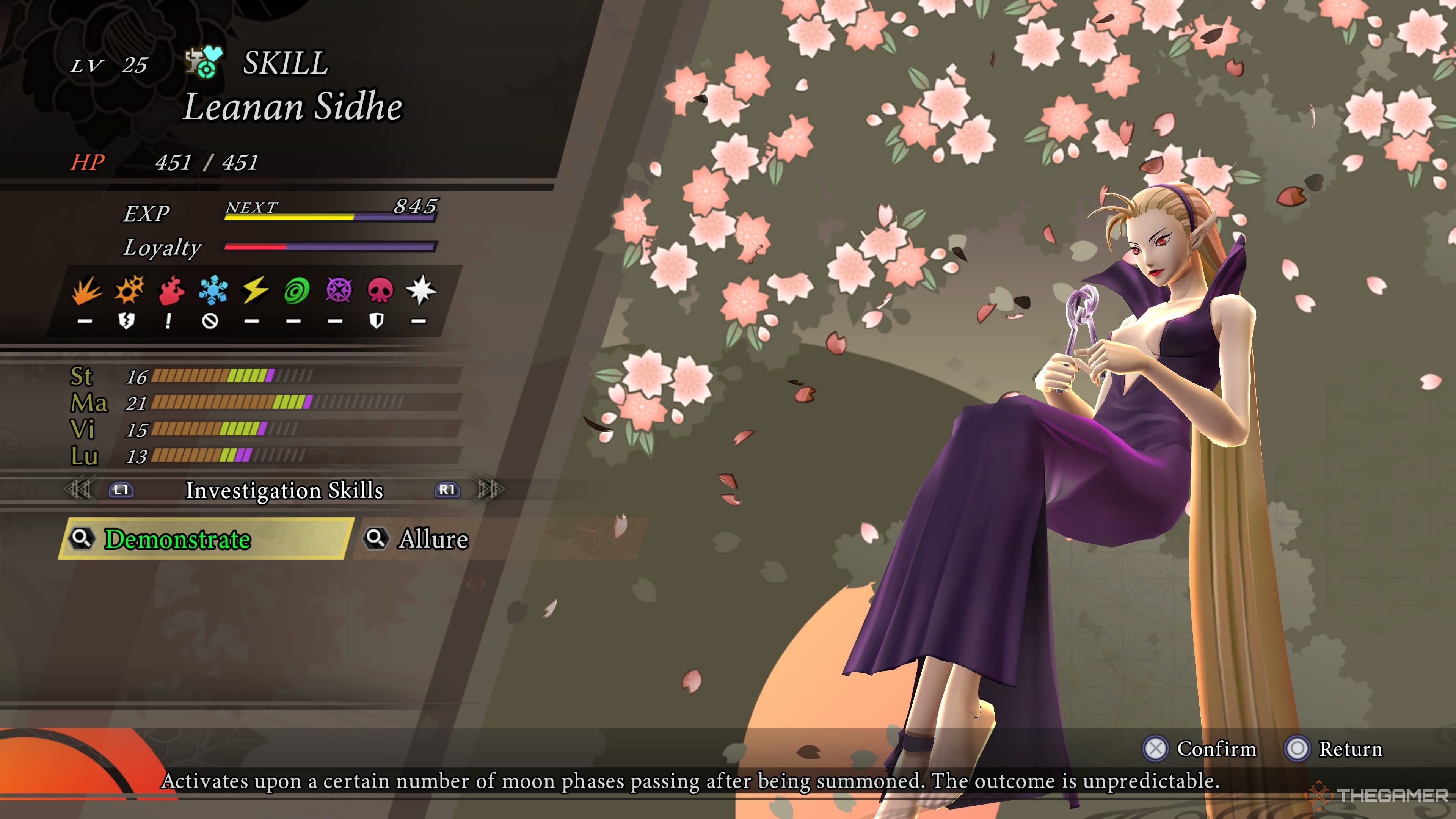Open the Investigation Skills category header

point(284,490)
